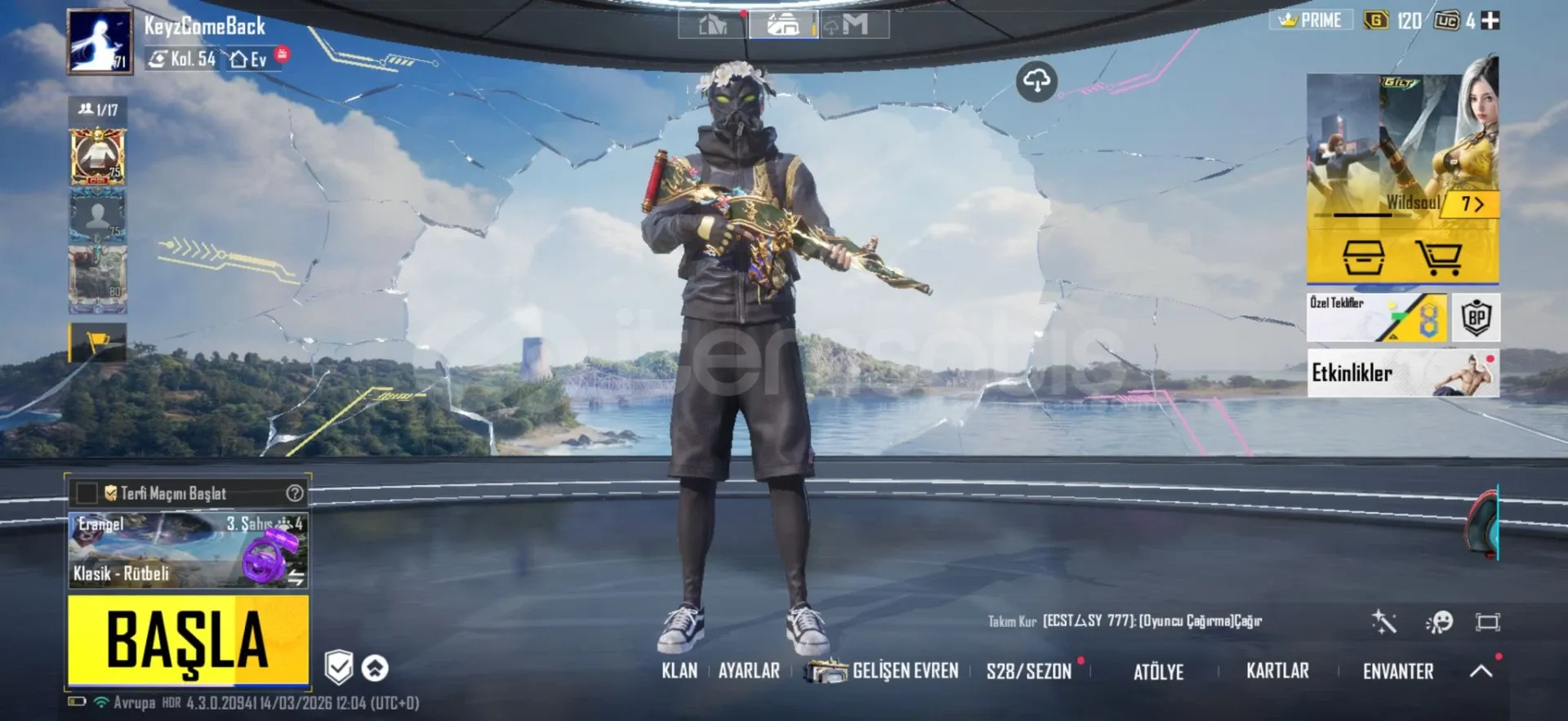Open the BP shield icon
Image resolution: width=1568 pixels, height=721 pixels.
click(x=1477, y=318)
